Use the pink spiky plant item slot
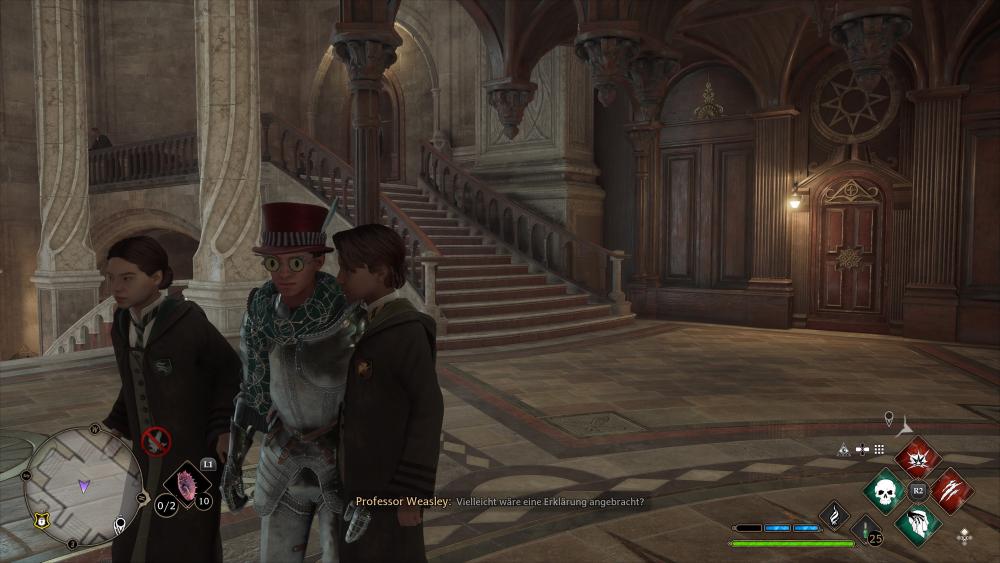This screenshot has width=1000, height=563. pos(186,485)
